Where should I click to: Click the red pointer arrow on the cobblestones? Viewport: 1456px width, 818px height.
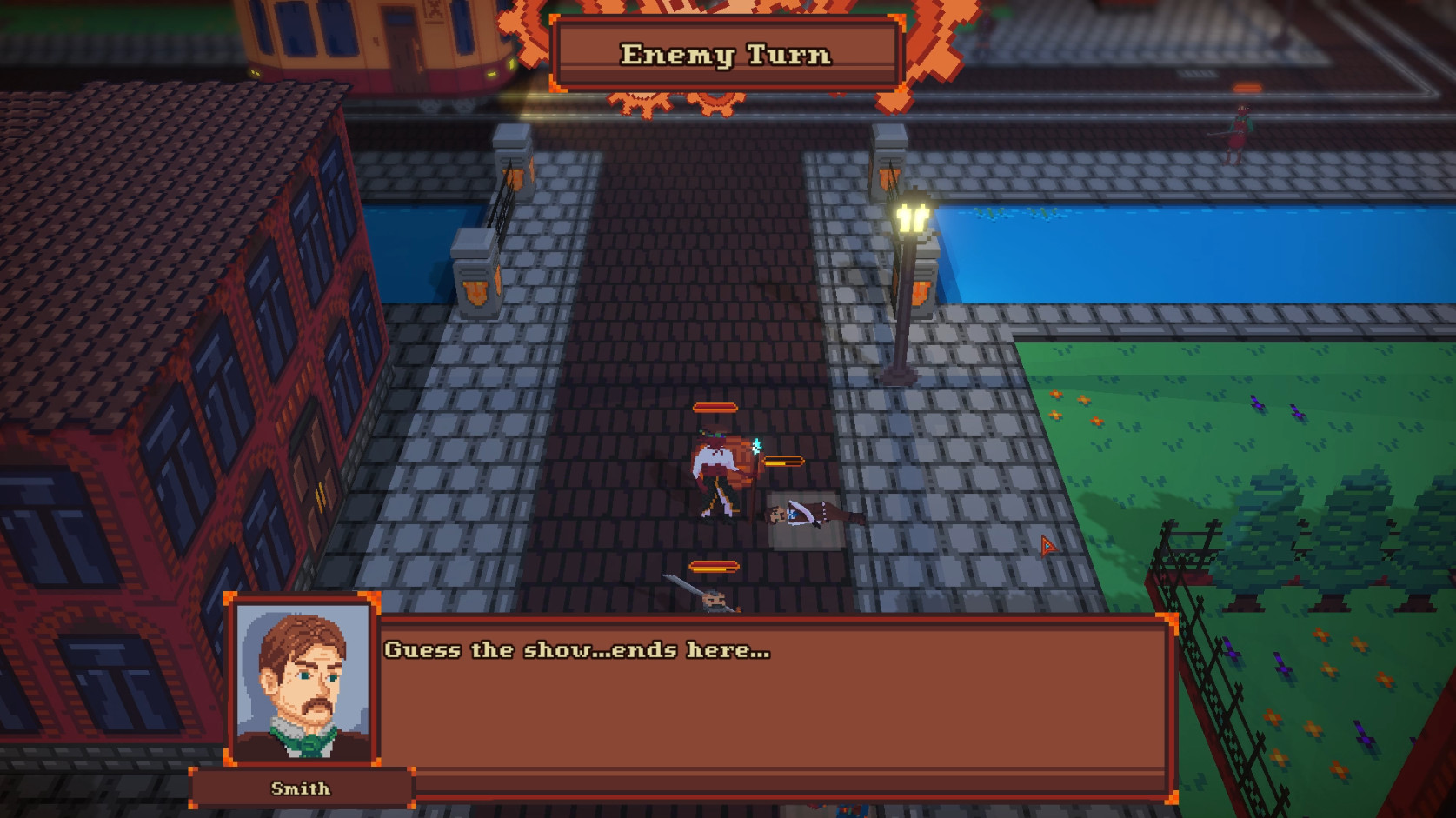click(x=1047, y=544)
